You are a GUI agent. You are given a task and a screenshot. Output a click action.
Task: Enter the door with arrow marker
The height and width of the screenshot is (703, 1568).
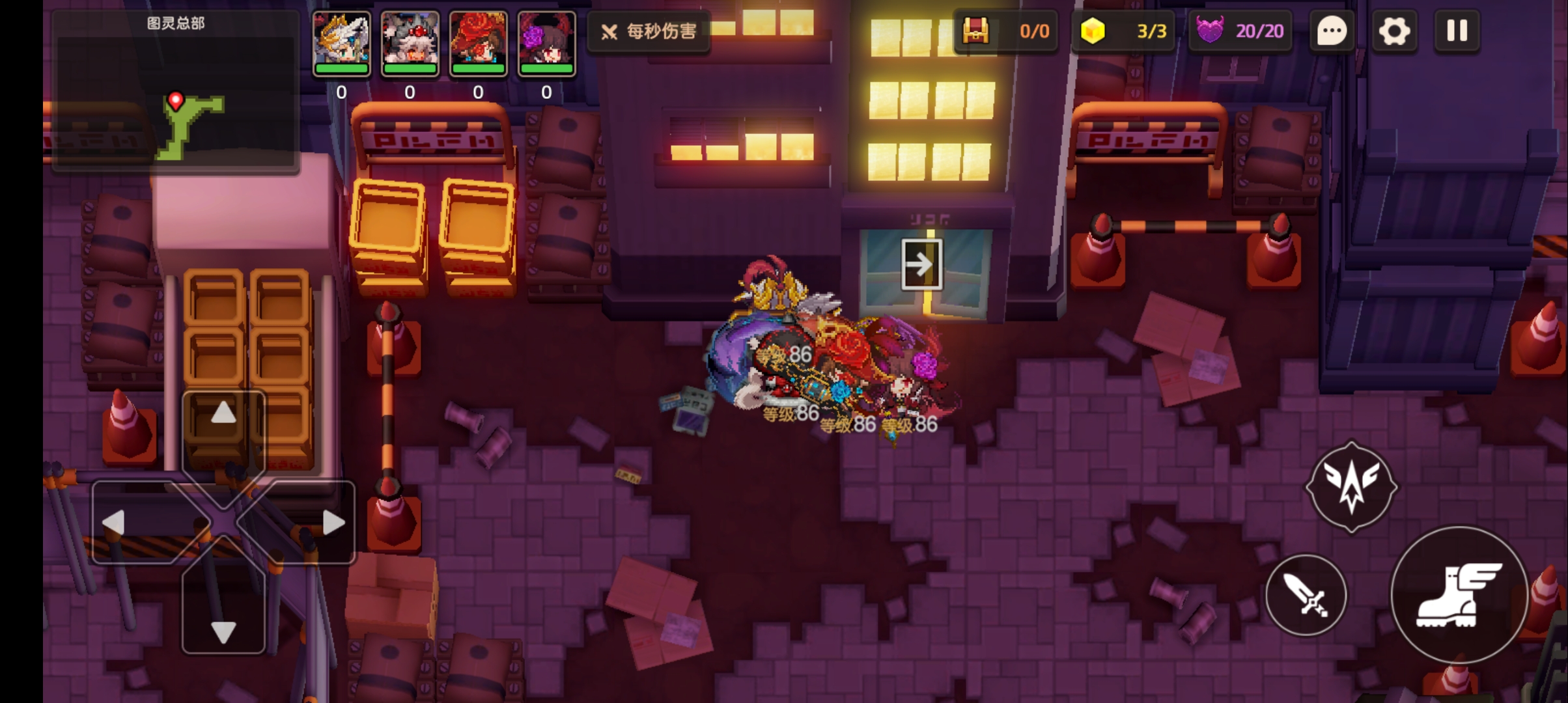921,264
